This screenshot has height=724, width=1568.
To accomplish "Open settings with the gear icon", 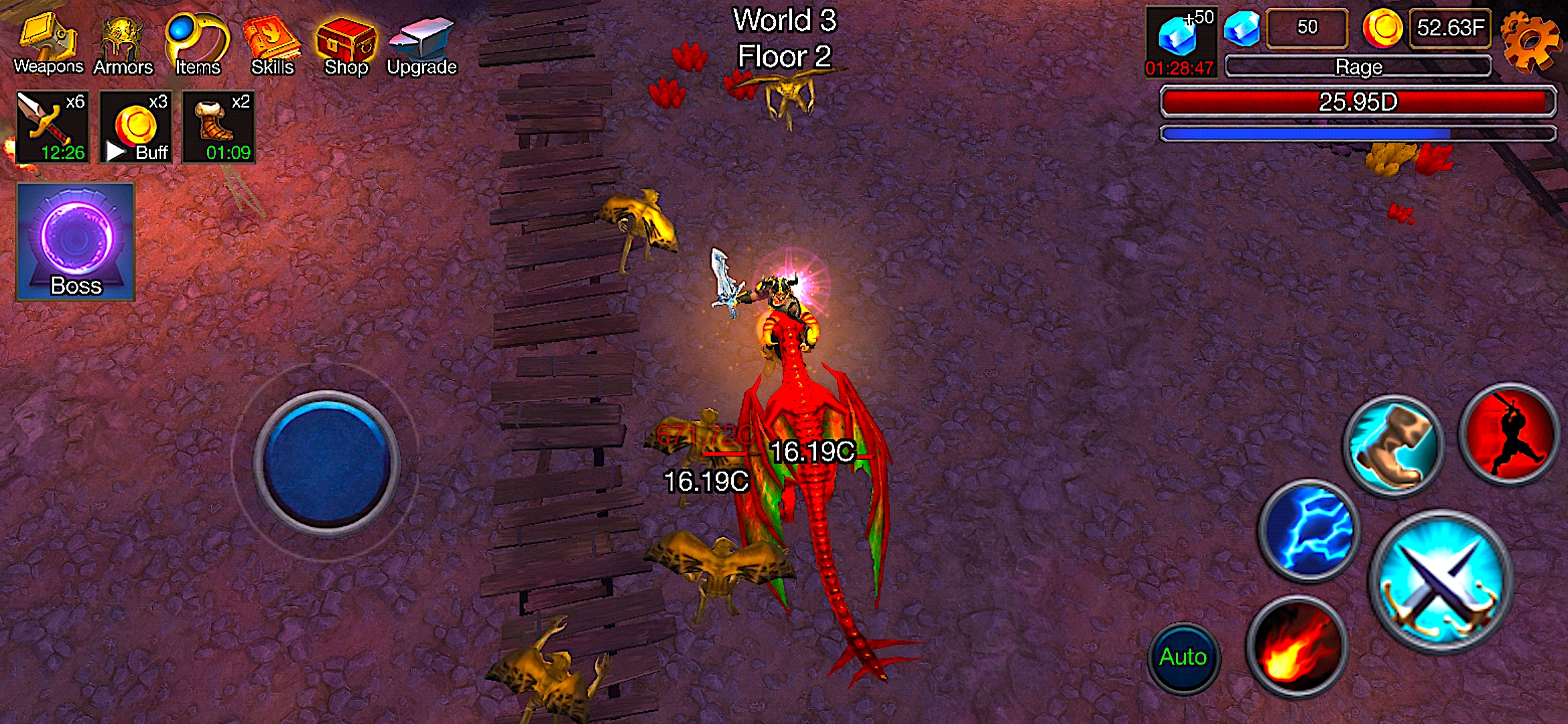I will point(1529,42).
